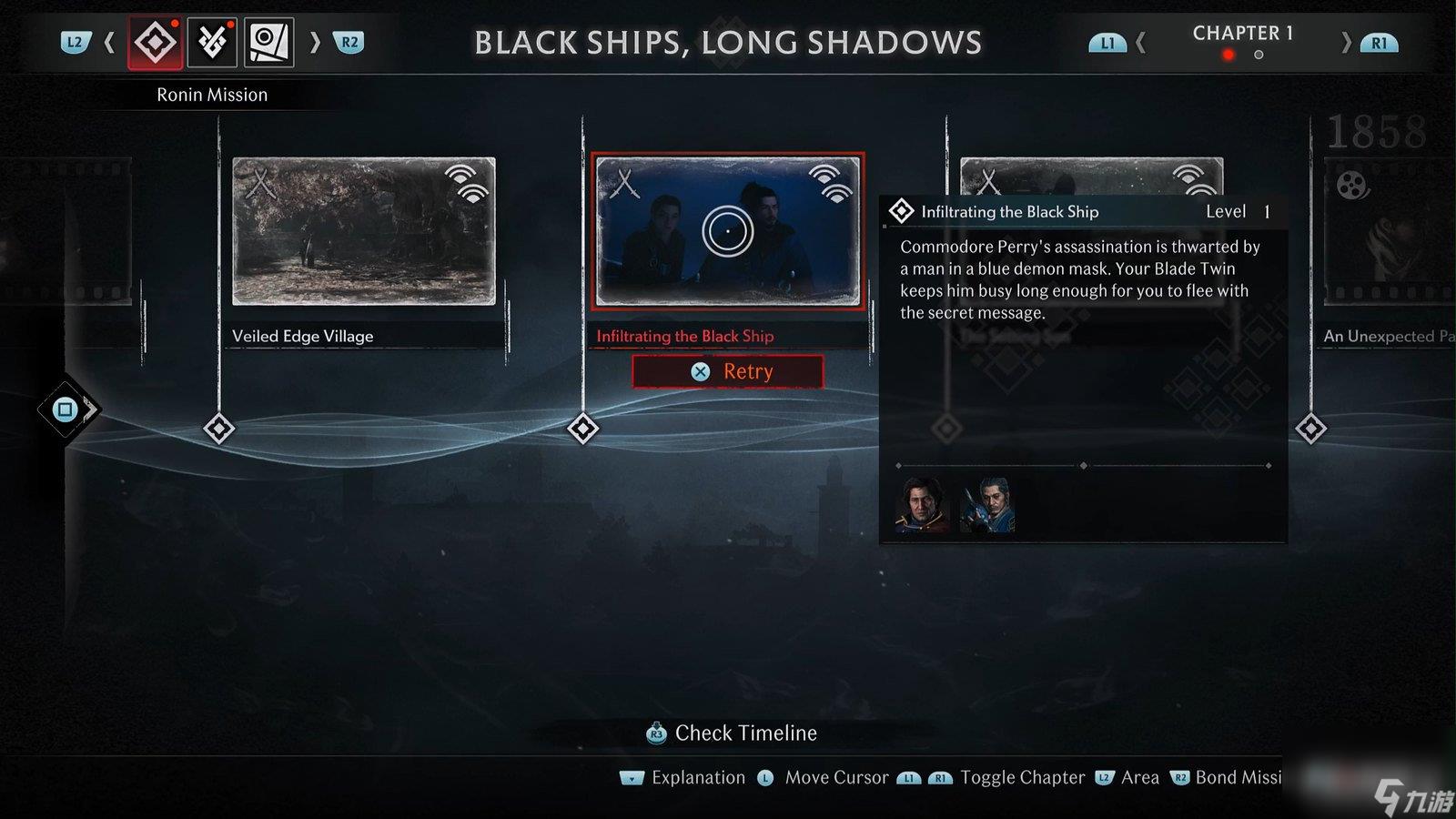This screenshot has height=819, width=1456.
Task: Switch to the crossed swords mission tab
Action: [212, 43]
